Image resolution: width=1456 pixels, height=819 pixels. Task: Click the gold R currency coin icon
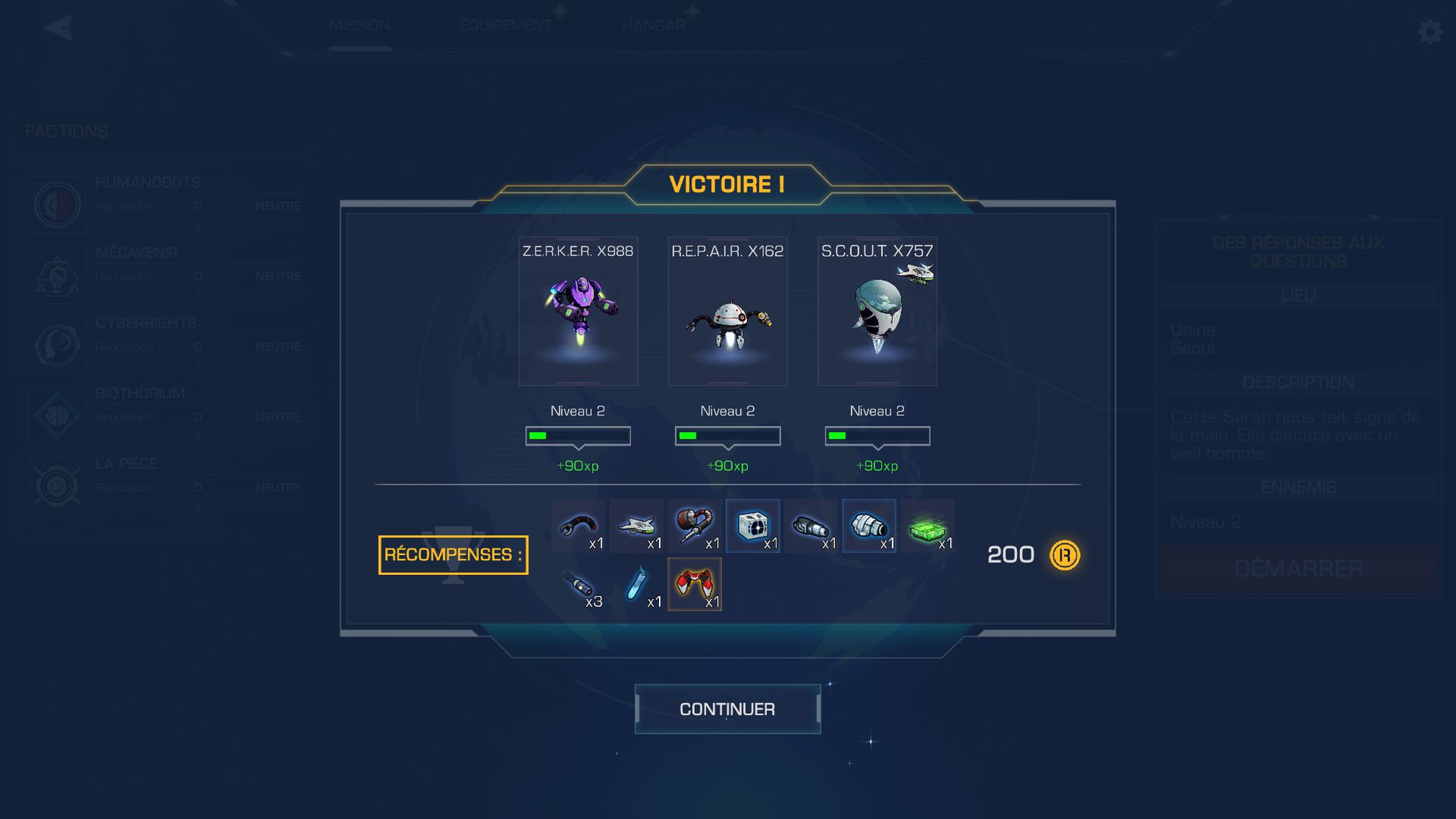click(x=1064, y=556)
